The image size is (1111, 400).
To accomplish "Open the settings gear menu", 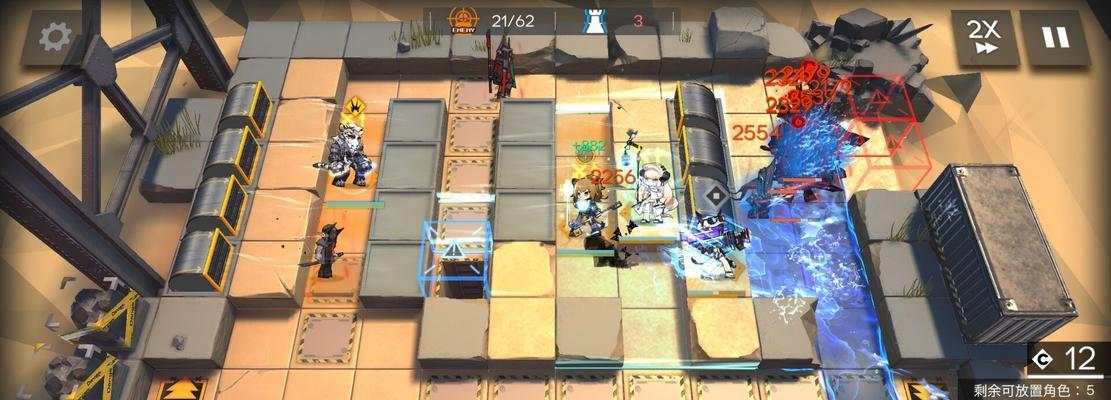I will [x=54, y=37].
